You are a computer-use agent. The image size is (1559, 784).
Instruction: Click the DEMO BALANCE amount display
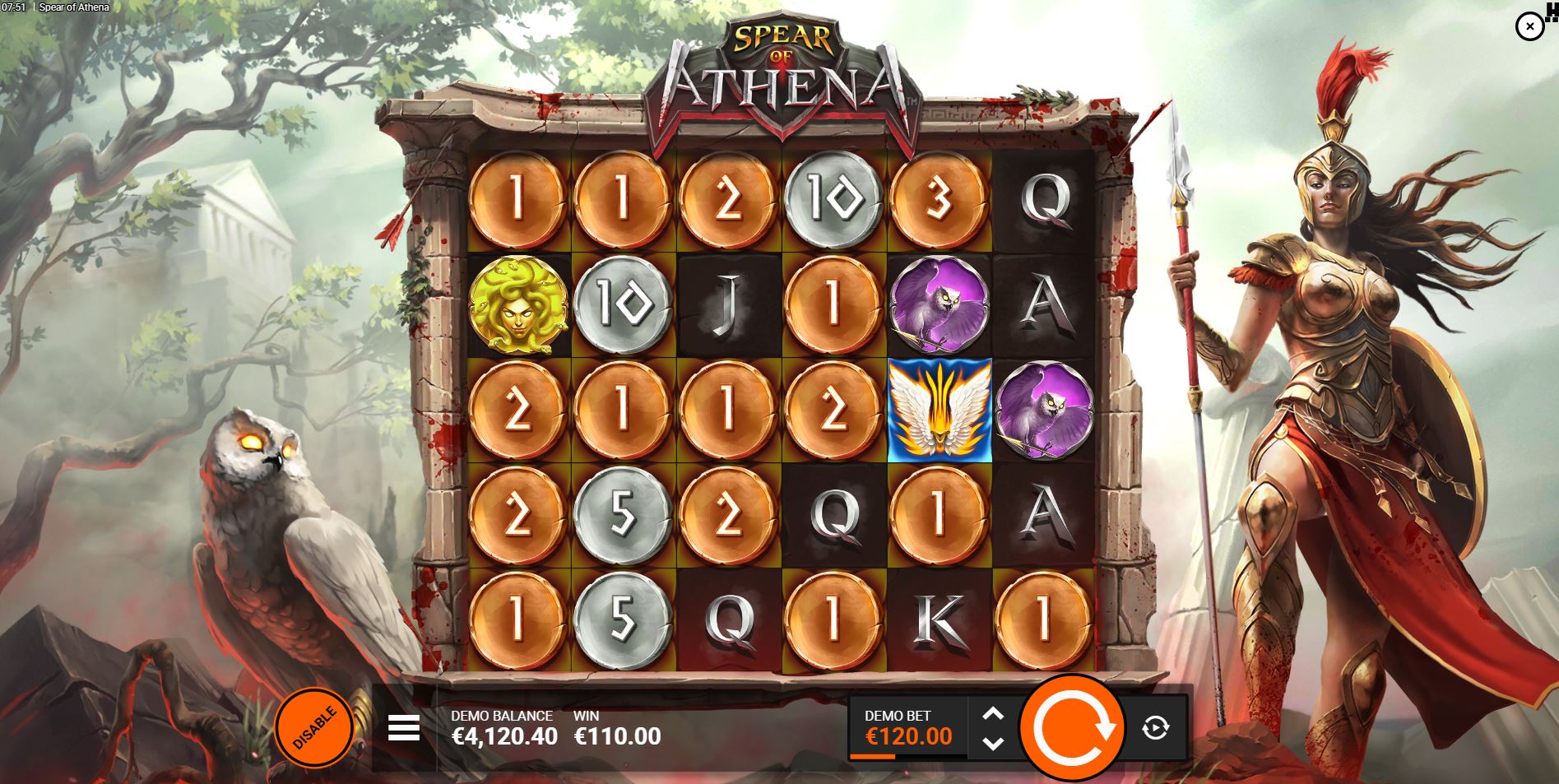[x=504, y=736]
